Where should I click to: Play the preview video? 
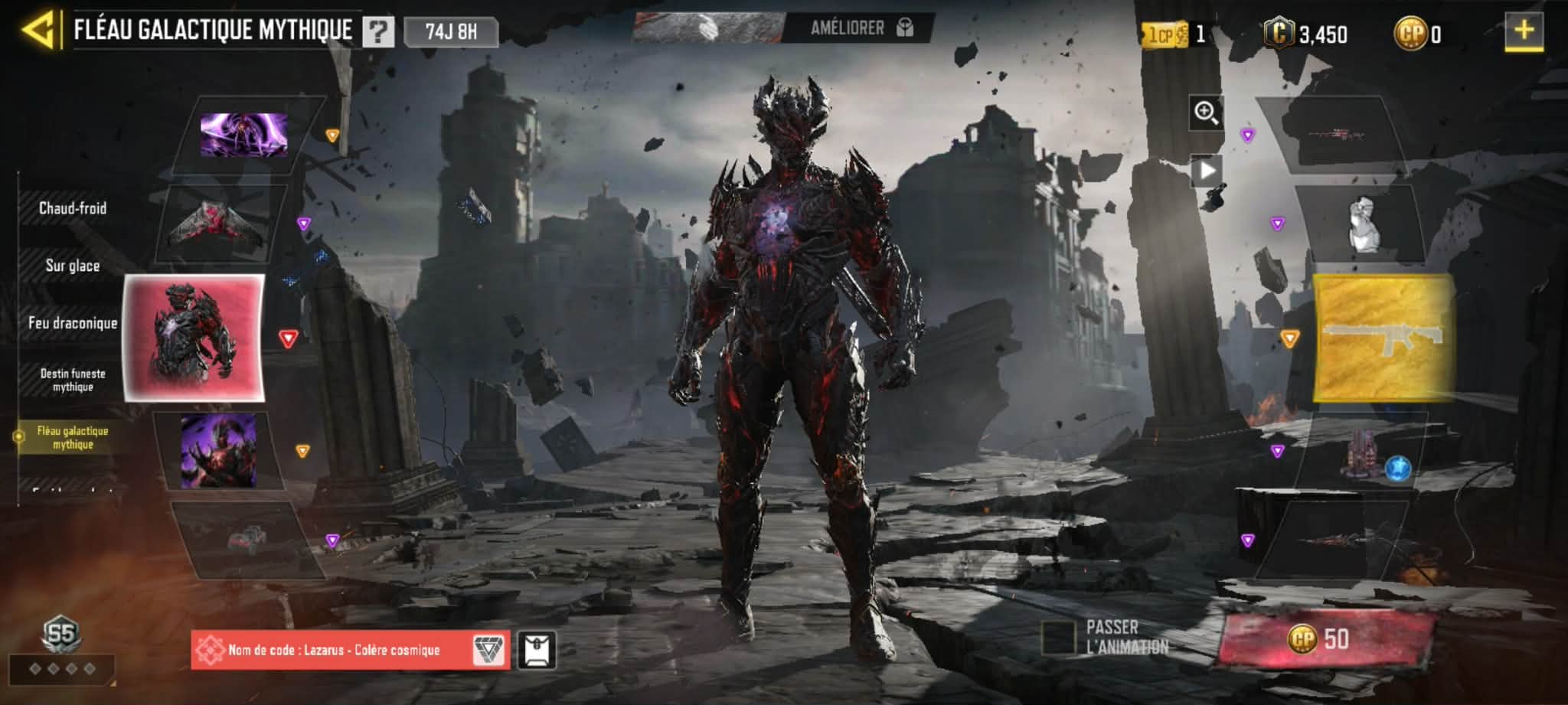pos(1206,170)
